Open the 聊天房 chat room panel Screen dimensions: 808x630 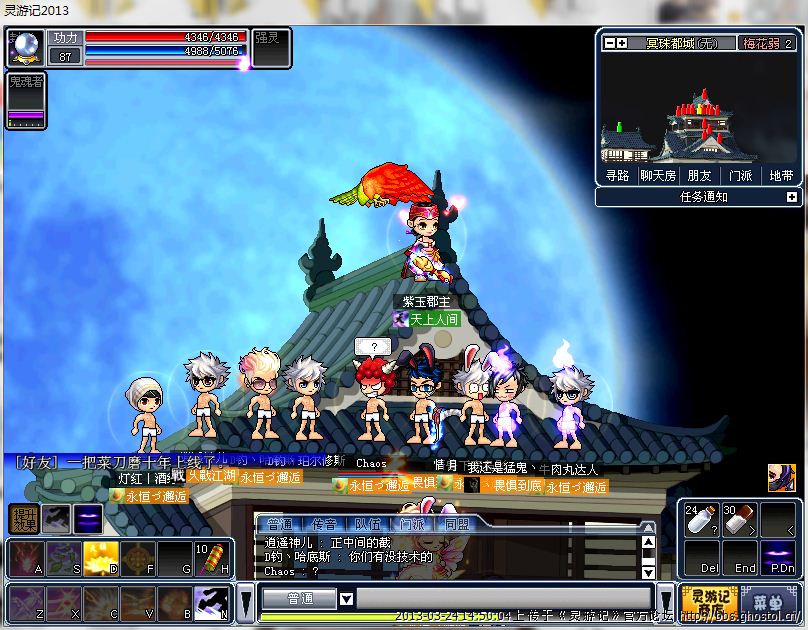[x=657, y=175]
